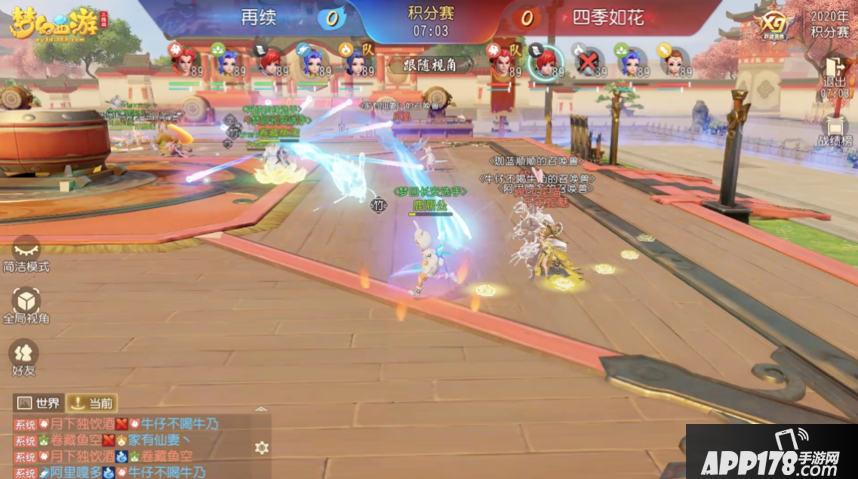Viewport: 858px width, 479px height.
Task: Select the 再续 team captain's portrait
Action: (x=356, y=61)
